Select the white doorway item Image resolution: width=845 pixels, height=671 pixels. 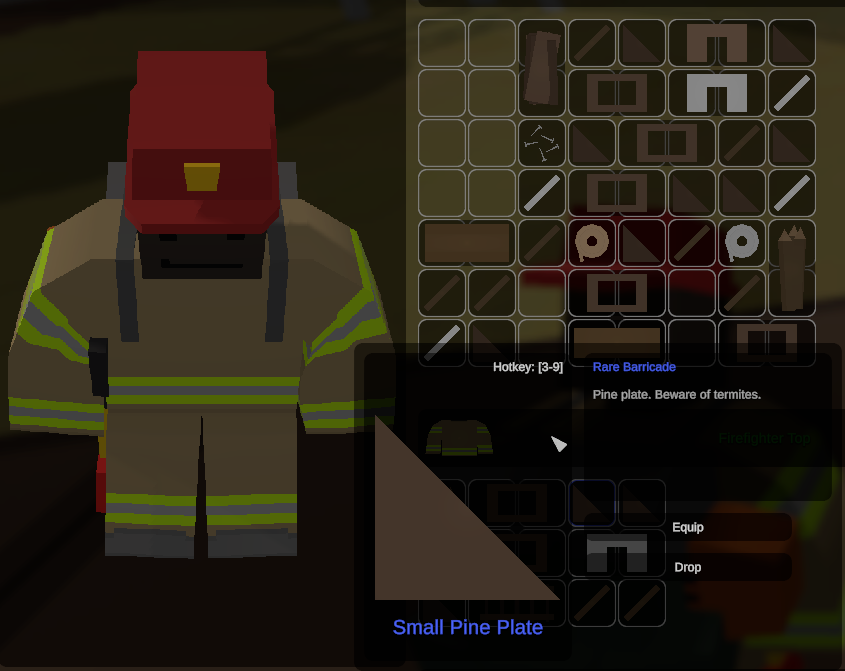click(x=717, y=93)
